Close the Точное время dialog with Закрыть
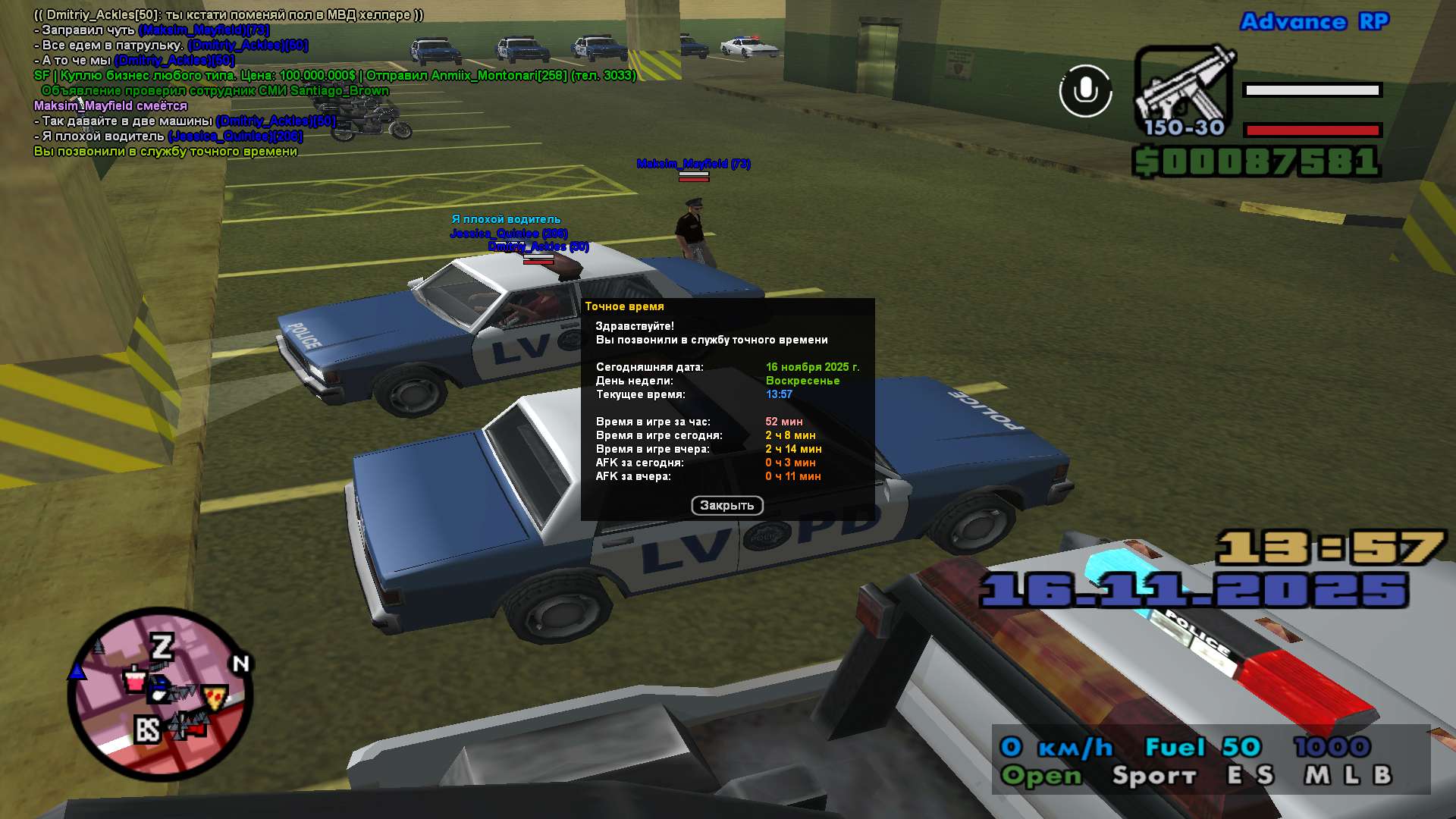The width and height of the screenshot is (1456, 819). 726,505
